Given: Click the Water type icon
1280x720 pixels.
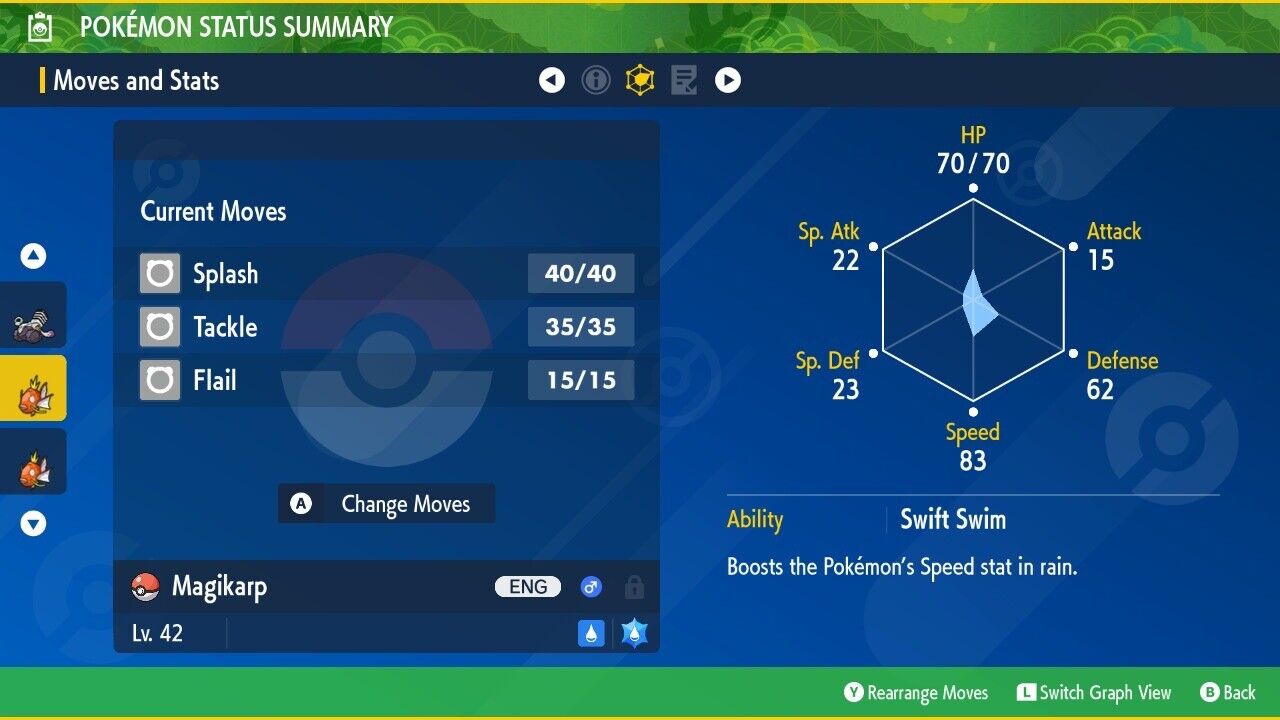Looking at the screenshot, I should pyautogui.click(x=591, y=633).
